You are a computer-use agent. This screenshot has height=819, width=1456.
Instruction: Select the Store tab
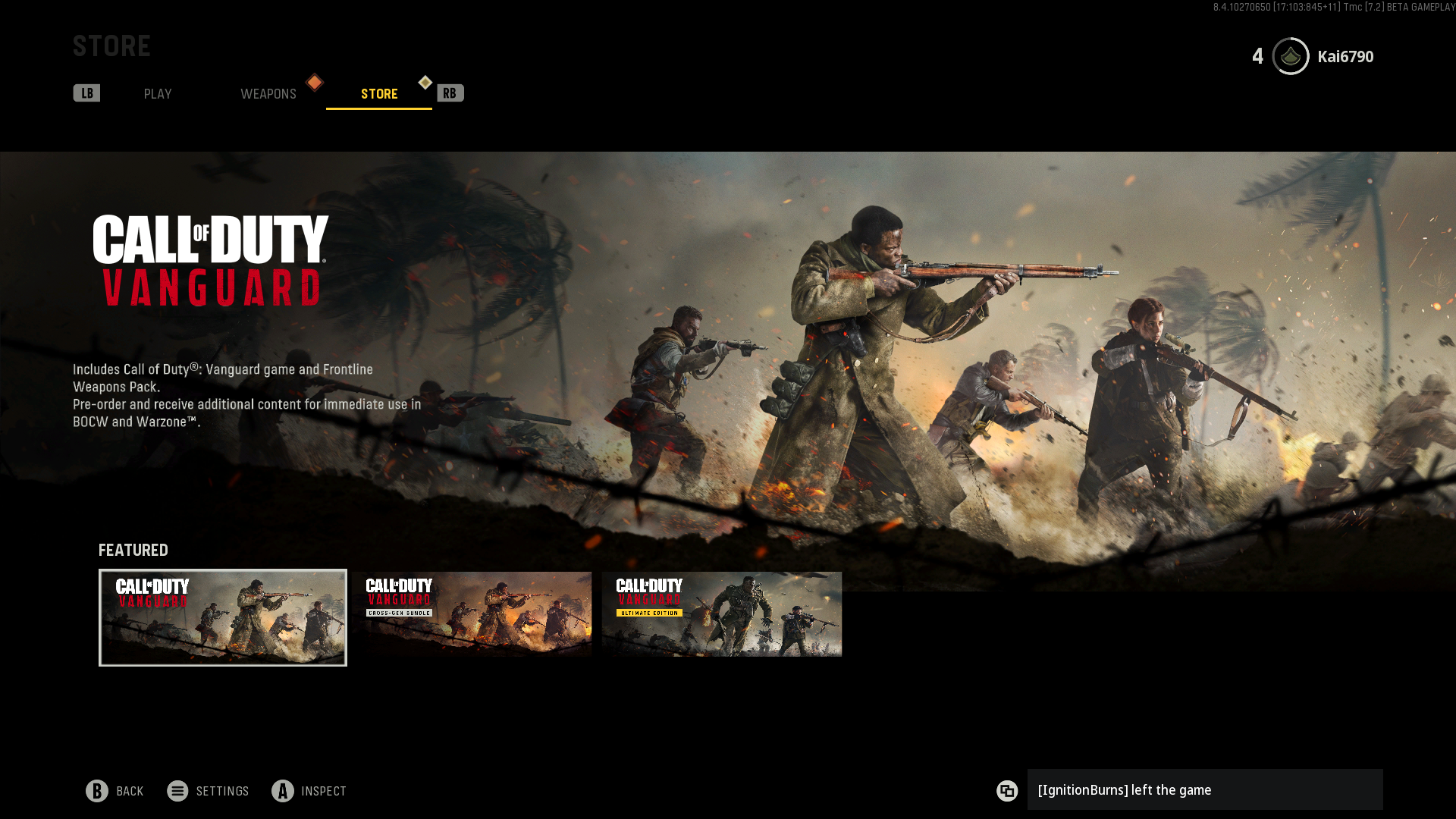click(379, 94)
